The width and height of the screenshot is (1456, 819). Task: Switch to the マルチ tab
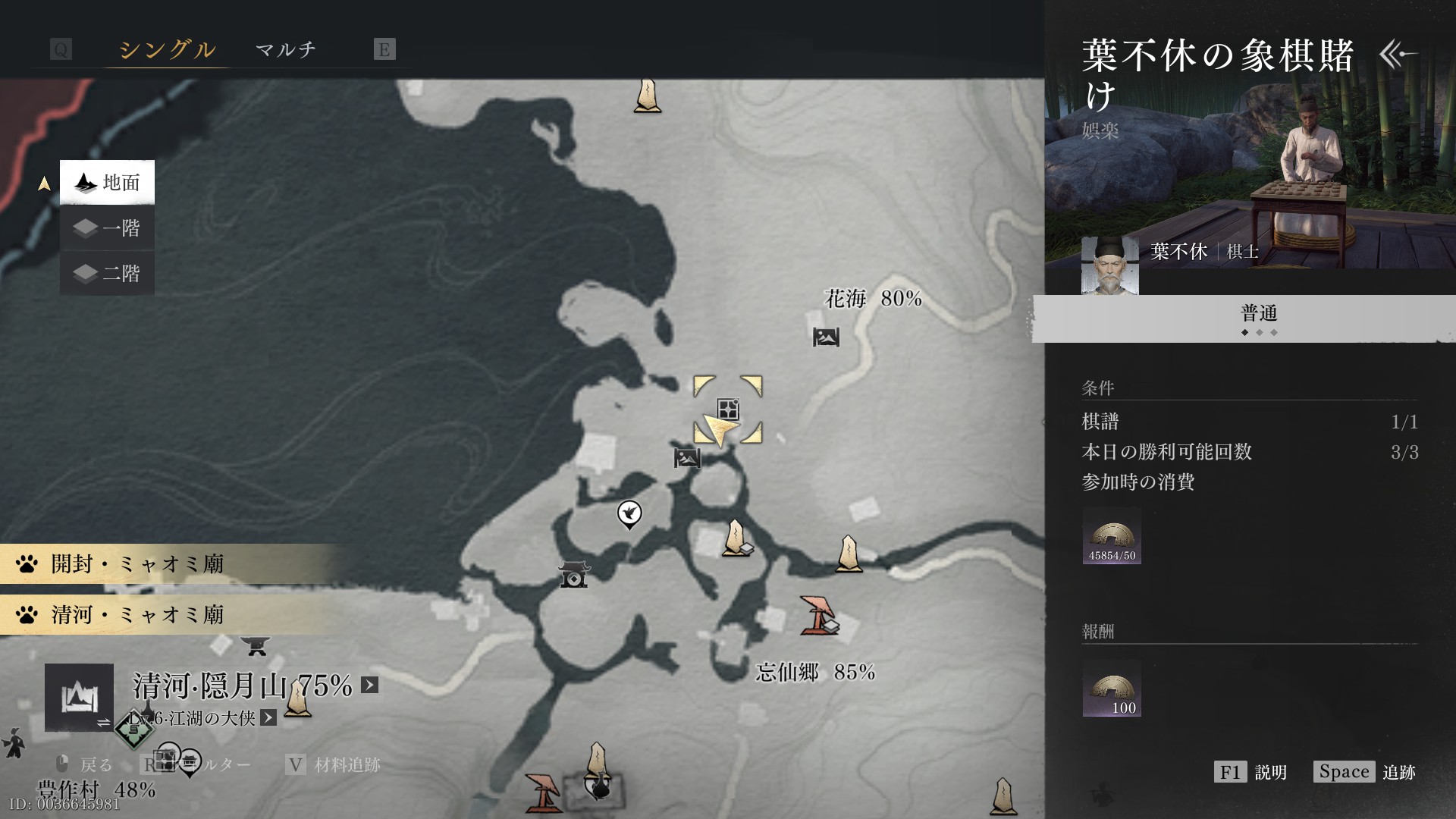285,50
